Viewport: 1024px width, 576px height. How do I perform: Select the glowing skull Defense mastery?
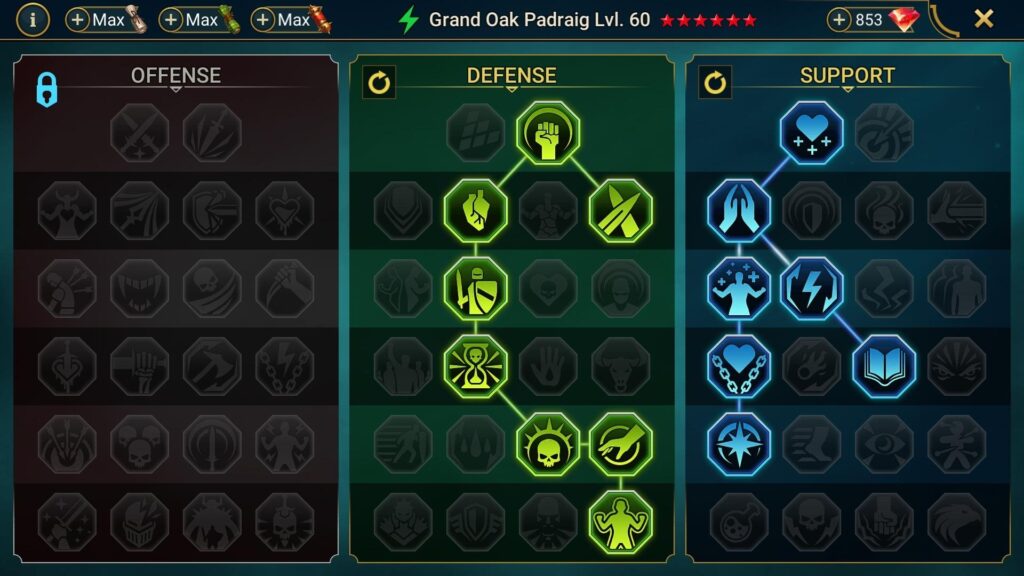[x=548, y=444]
